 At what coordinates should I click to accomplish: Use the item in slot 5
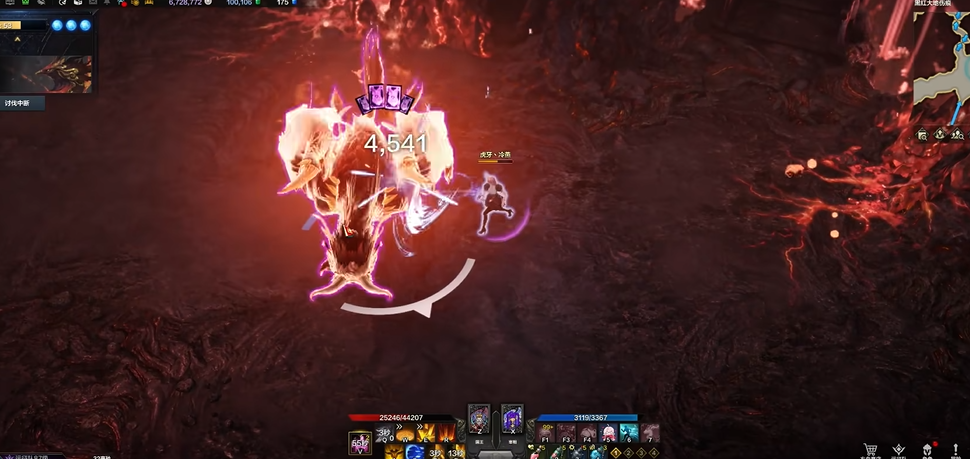[609, 433]
